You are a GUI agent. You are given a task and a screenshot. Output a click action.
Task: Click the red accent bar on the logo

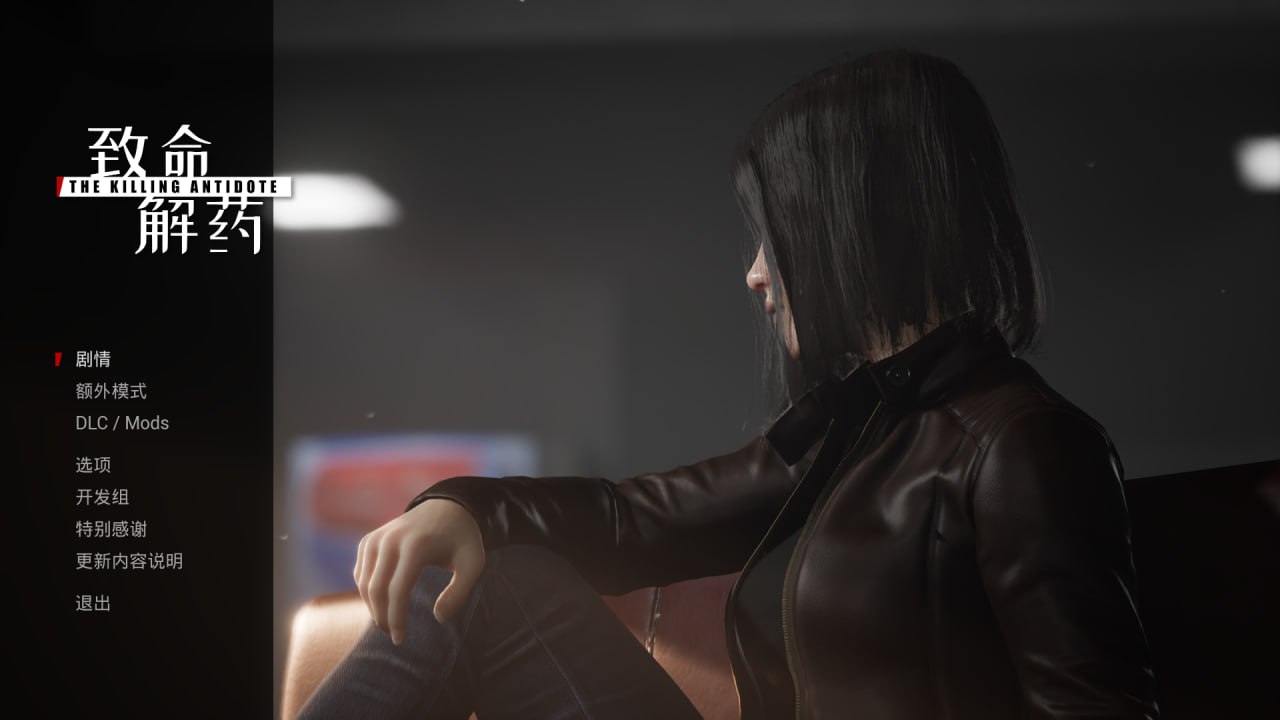[x=62, y=184]
